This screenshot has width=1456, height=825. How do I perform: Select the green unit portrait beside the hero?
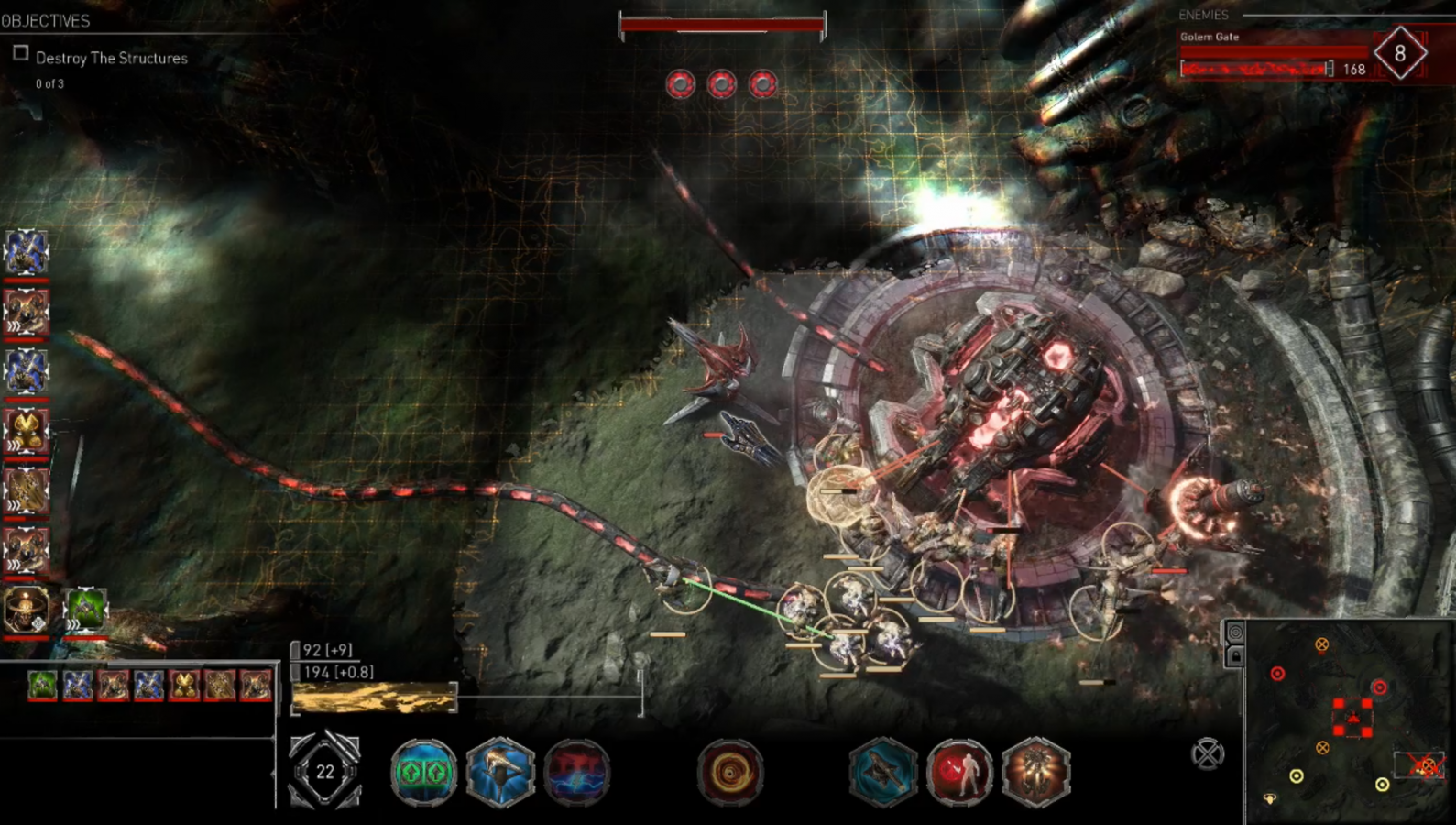[85, 609]
